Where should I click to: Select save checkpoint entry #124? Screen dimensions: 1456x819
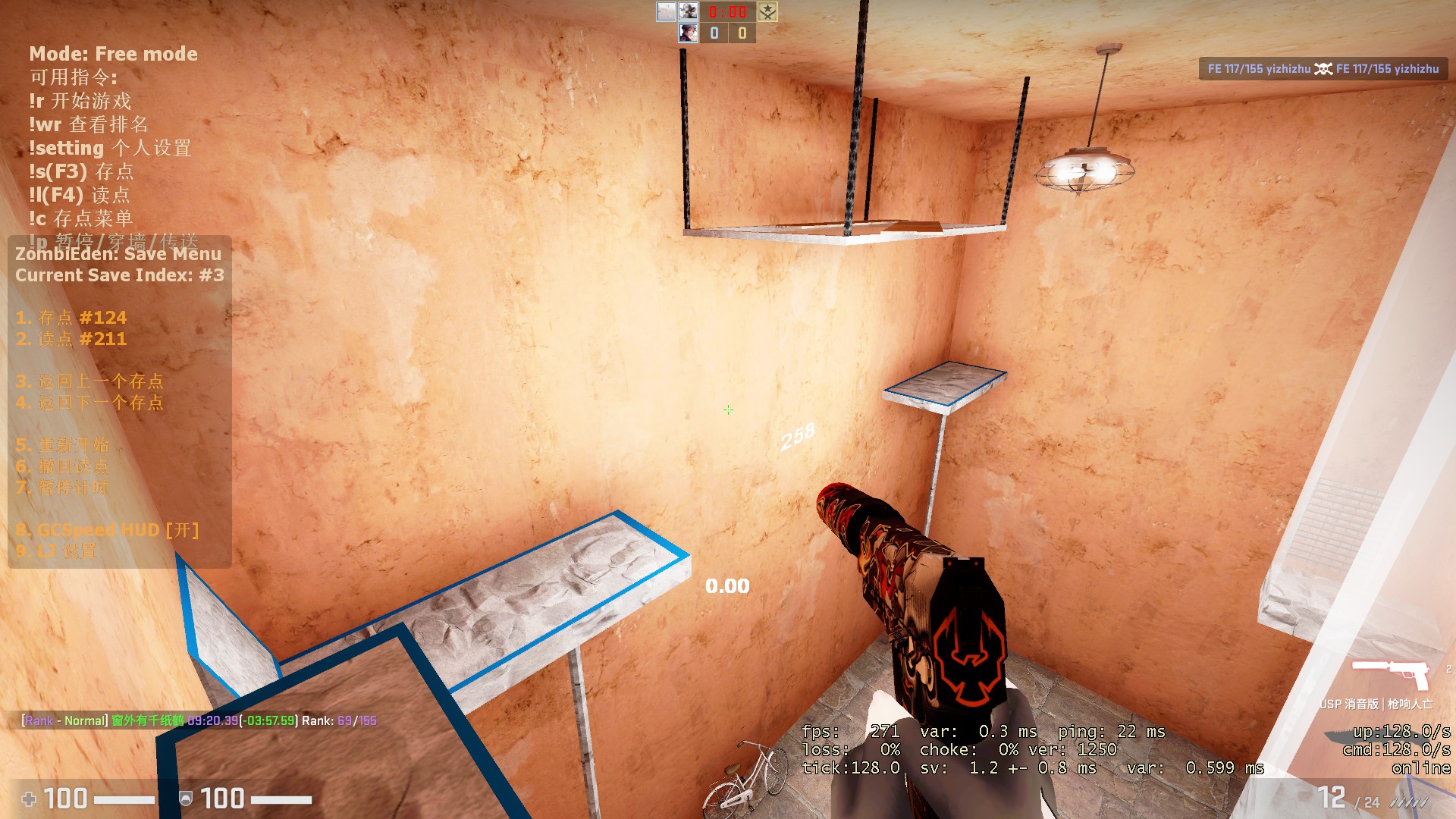pyautogui.click(x=71, y=318)
